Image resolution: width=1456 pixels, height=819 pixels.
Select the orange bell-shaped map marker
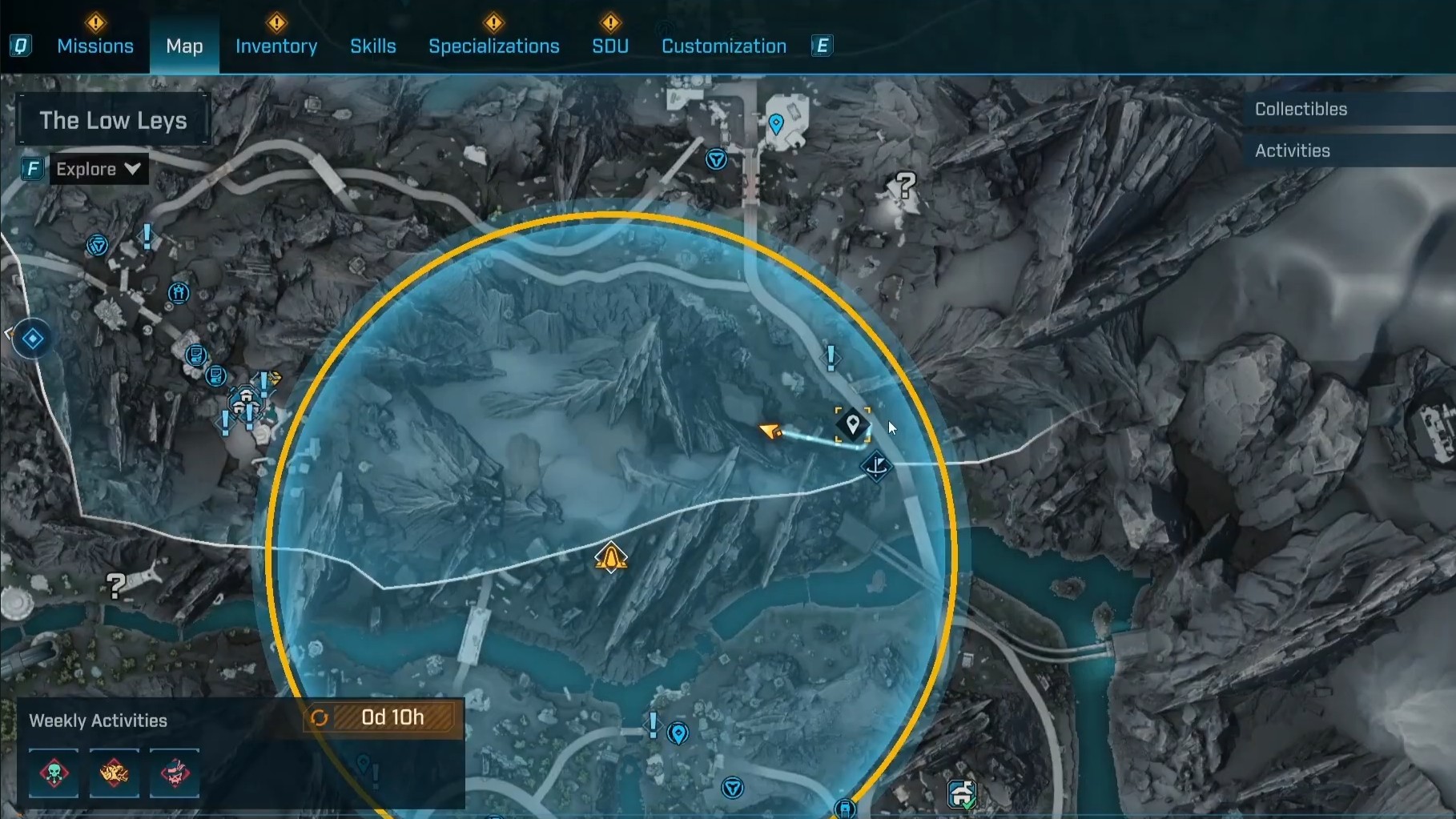tap(611, 557)
